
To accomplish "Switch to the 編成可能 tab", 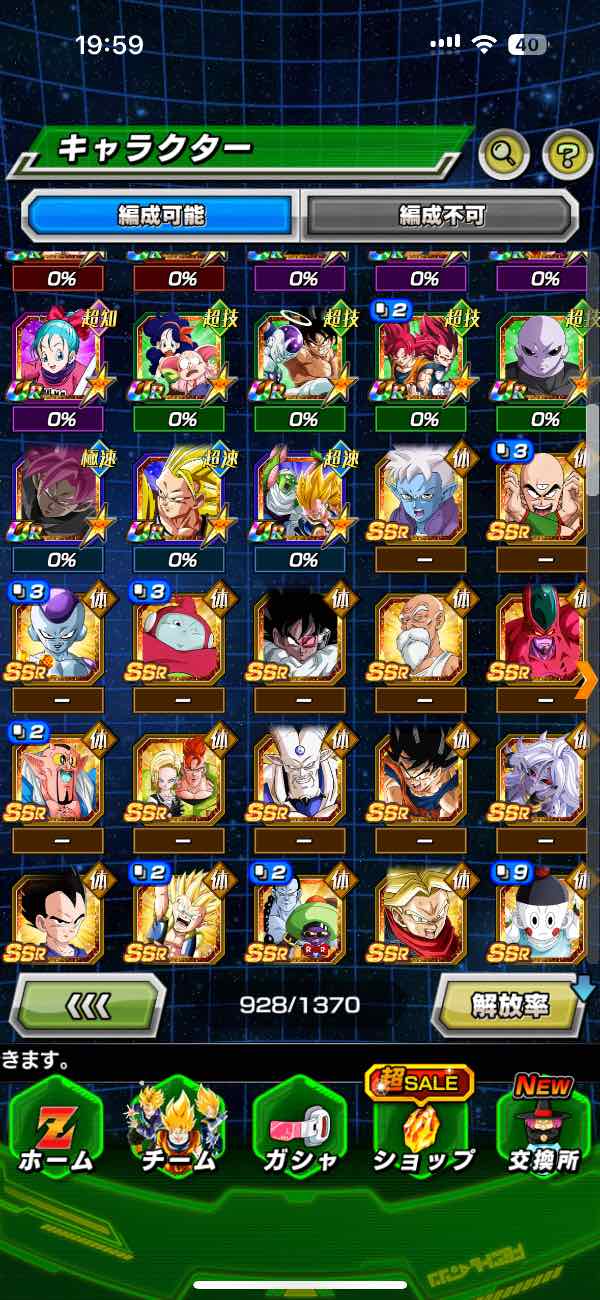I will pos(161,215).
